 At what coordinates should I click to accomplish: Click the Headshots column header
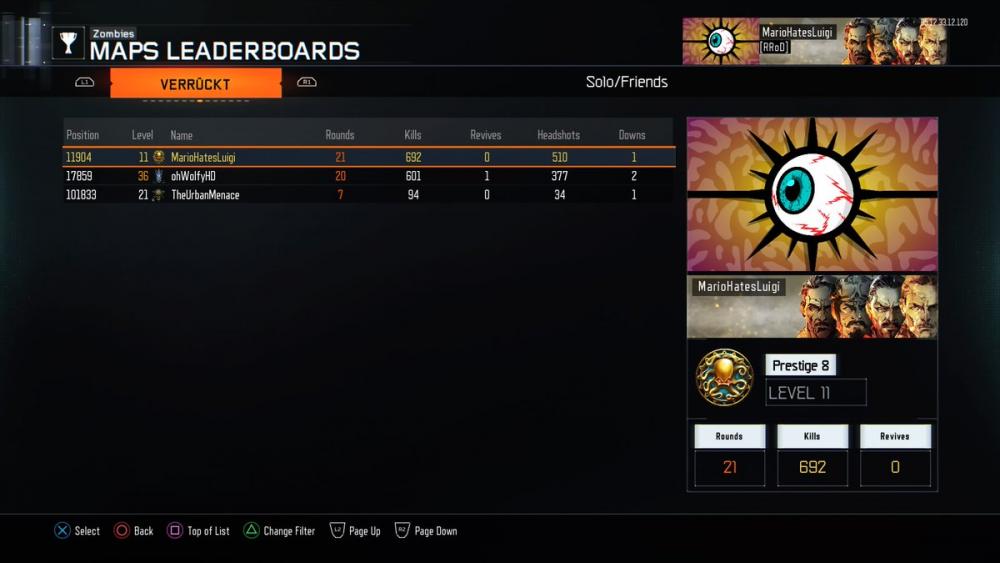click(558, 135)
